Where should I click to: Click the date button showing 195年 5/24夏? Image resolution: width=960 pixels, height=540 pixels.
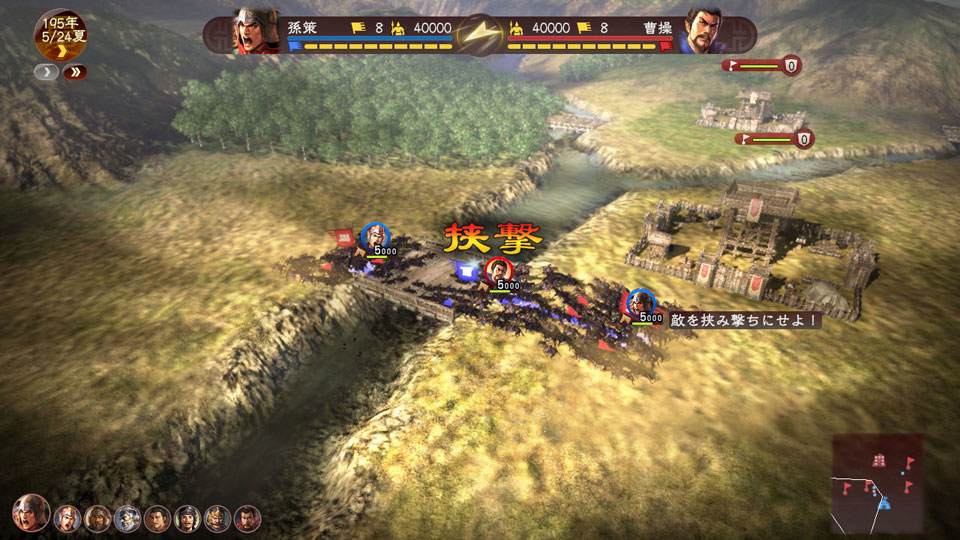(x=60, y=34)
